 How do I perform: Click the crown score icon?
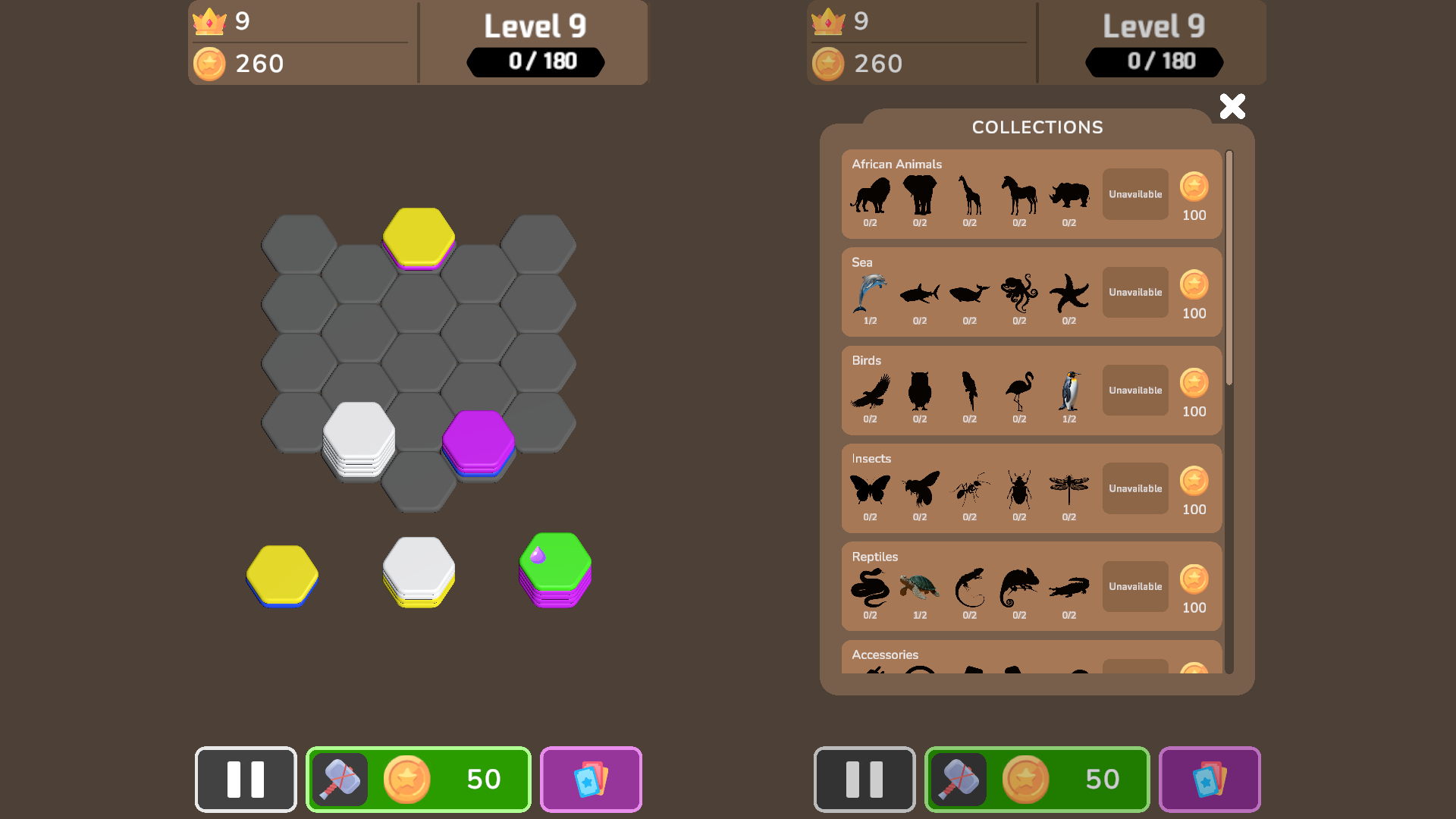click(x=210, y=22)
